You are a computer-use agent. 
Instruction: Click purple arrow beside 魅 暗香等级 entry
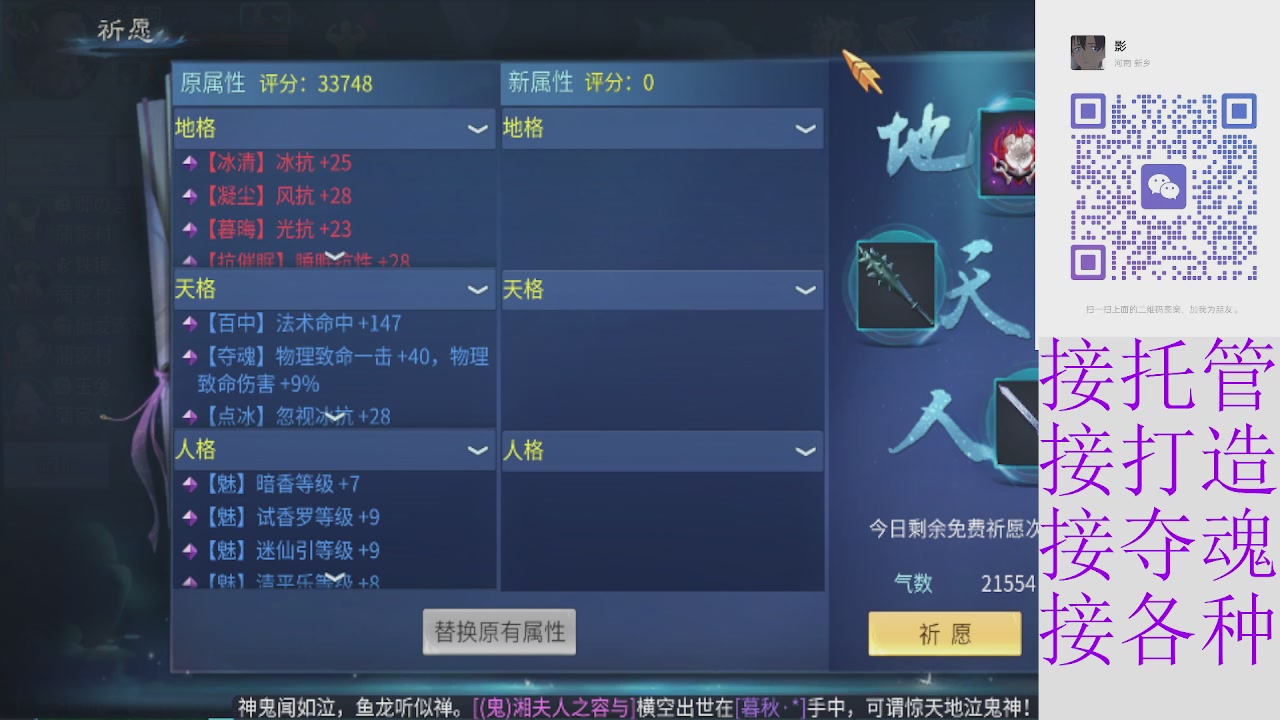pyautogui.click(x=193, y=485)
